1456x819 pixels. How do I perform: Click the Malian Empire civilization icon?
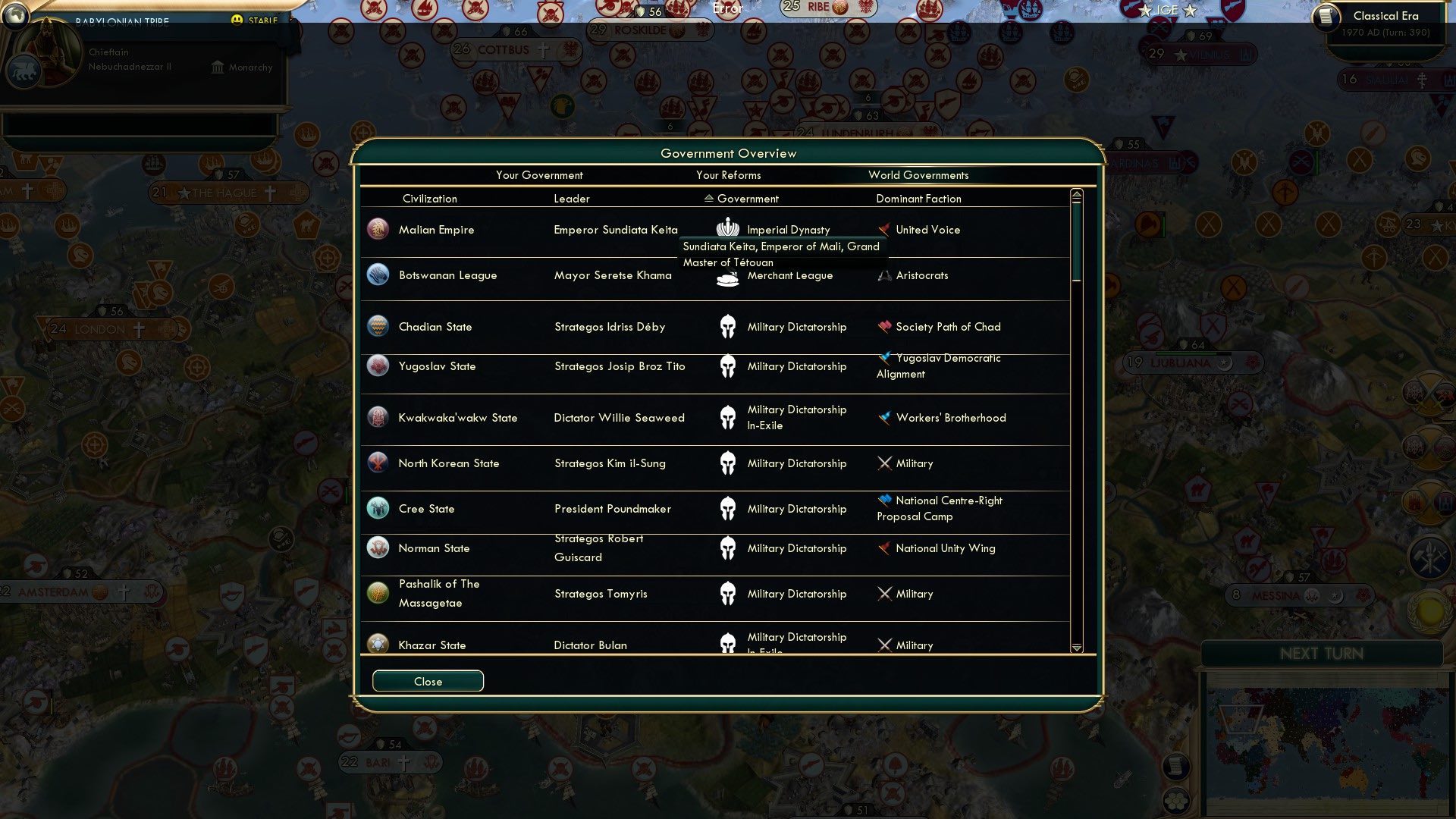click(378, 229)
